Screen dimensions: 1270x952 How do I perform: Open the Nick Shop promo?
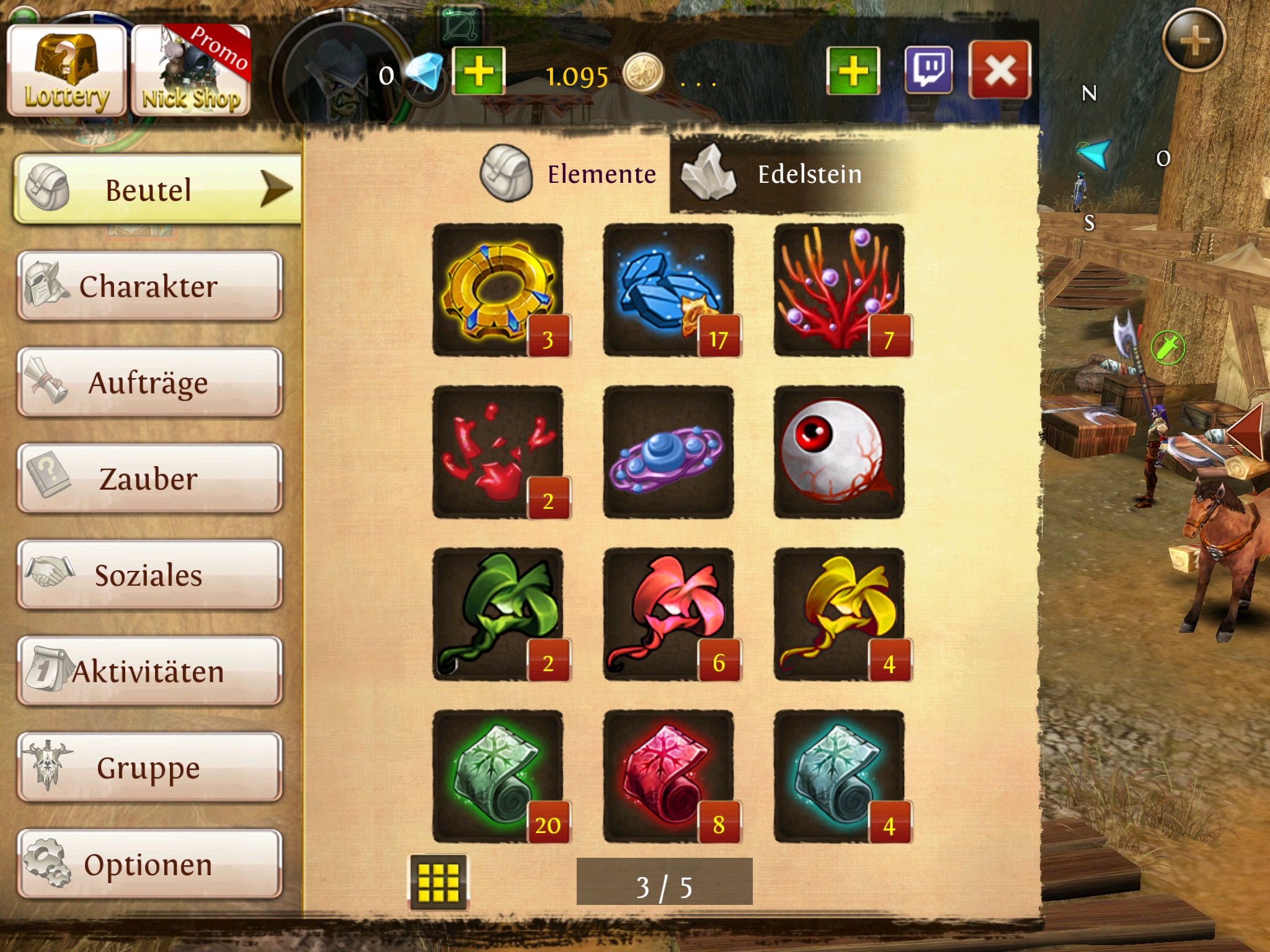[x=191, y=71]
